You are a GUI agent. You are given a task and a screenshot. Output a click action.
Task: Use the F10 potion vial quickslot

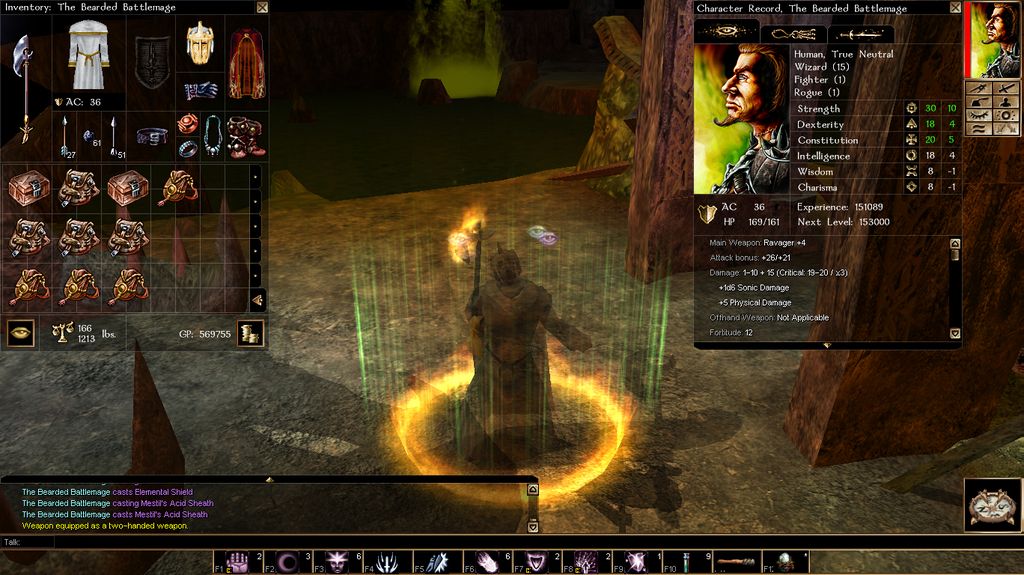(x=688, y=562)
